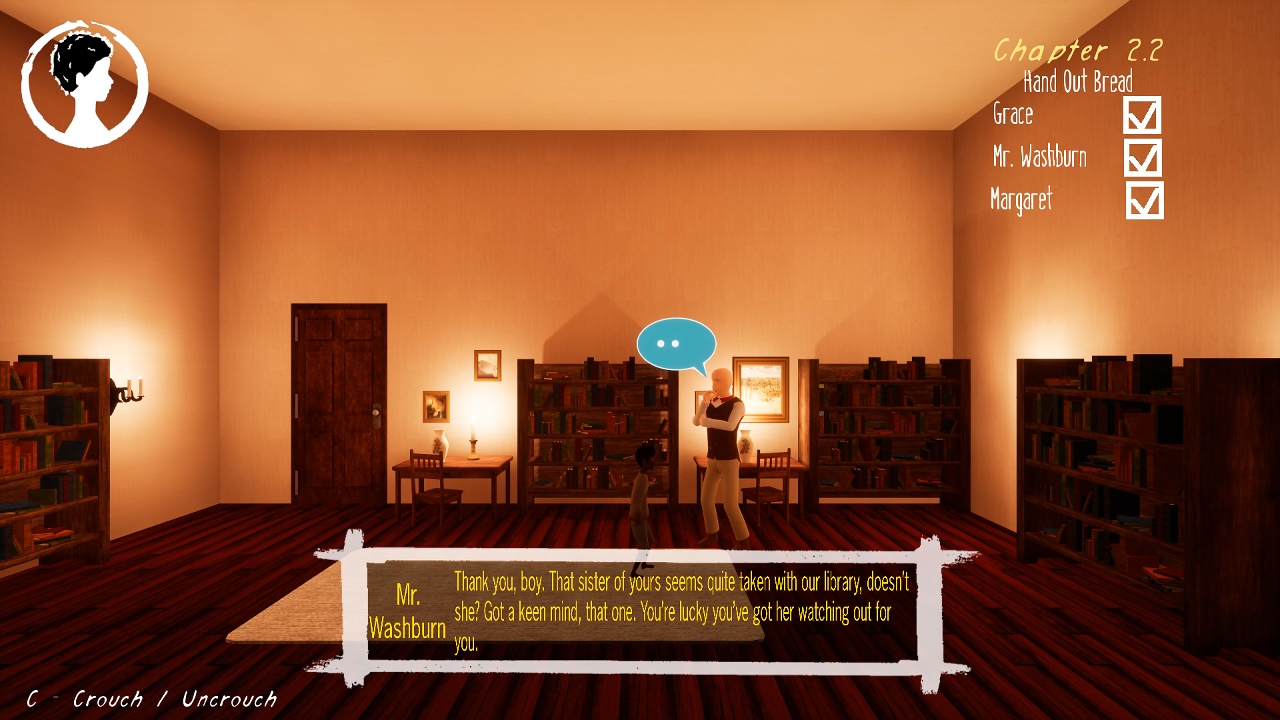Select the boy character near the bookshelf

(x=641, y=490)
